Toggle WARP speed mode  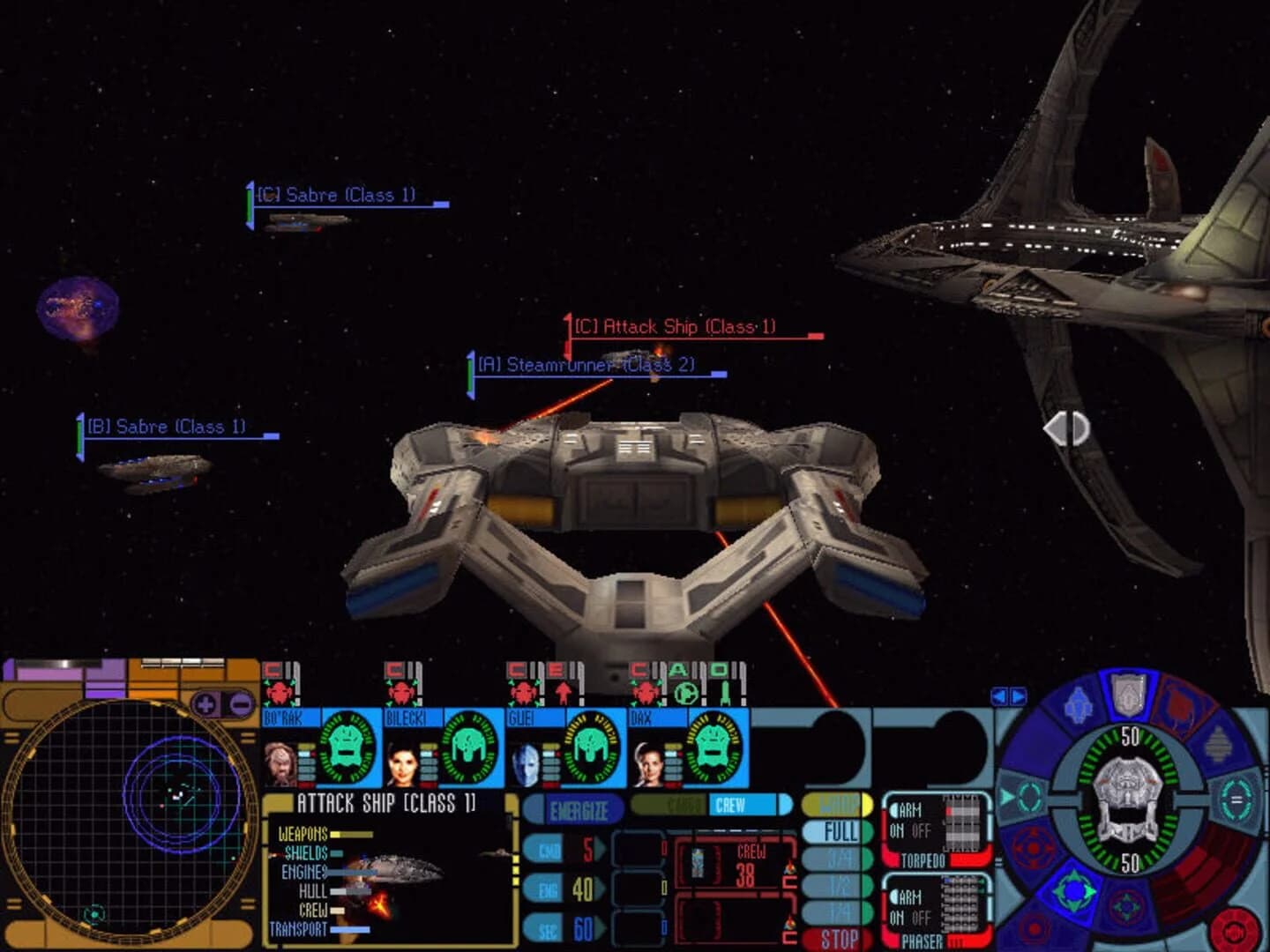(833, 807)
